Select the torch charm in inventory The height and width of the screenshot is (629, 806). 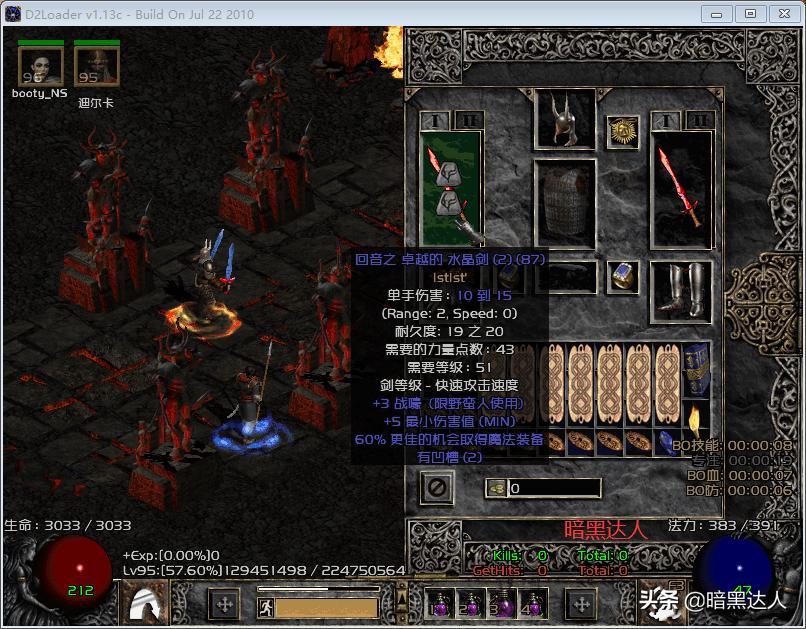(x=696, y=412)
